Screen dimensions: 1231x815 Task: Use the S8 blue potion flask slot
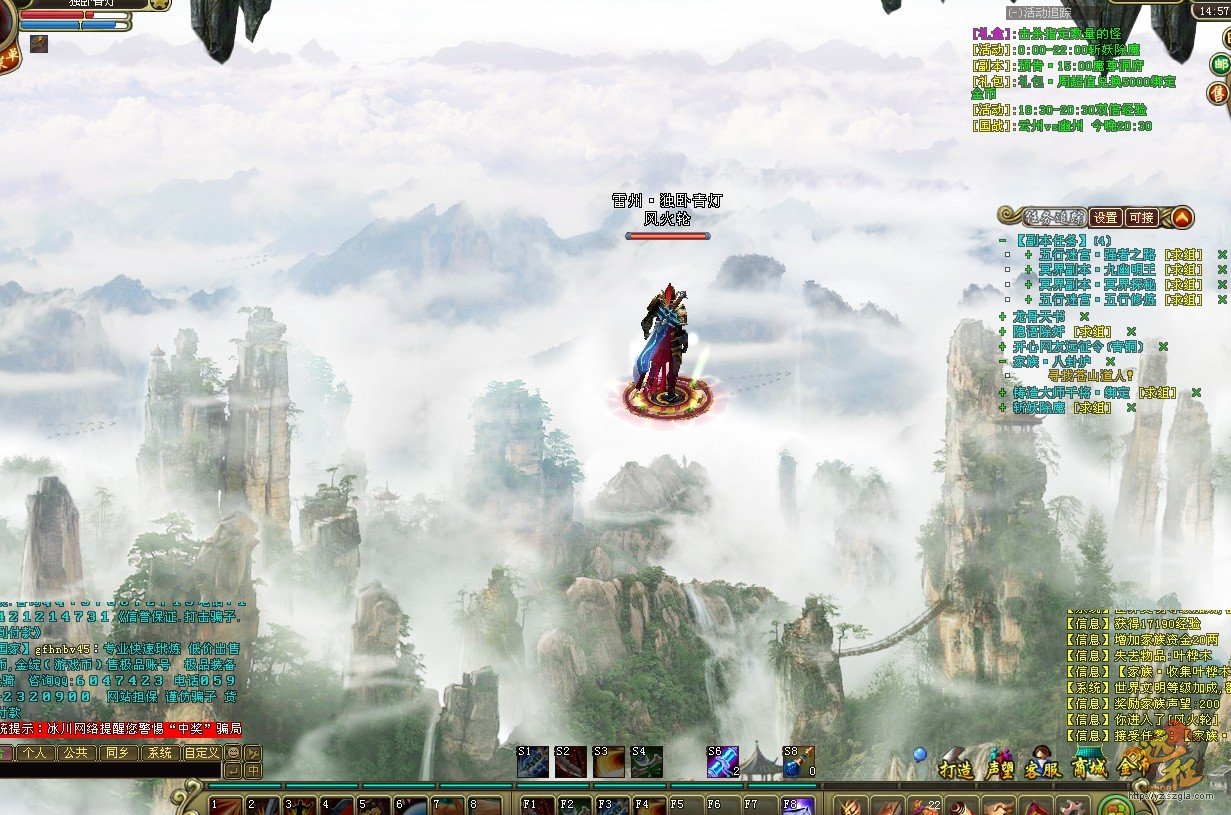tap(797, 762)
